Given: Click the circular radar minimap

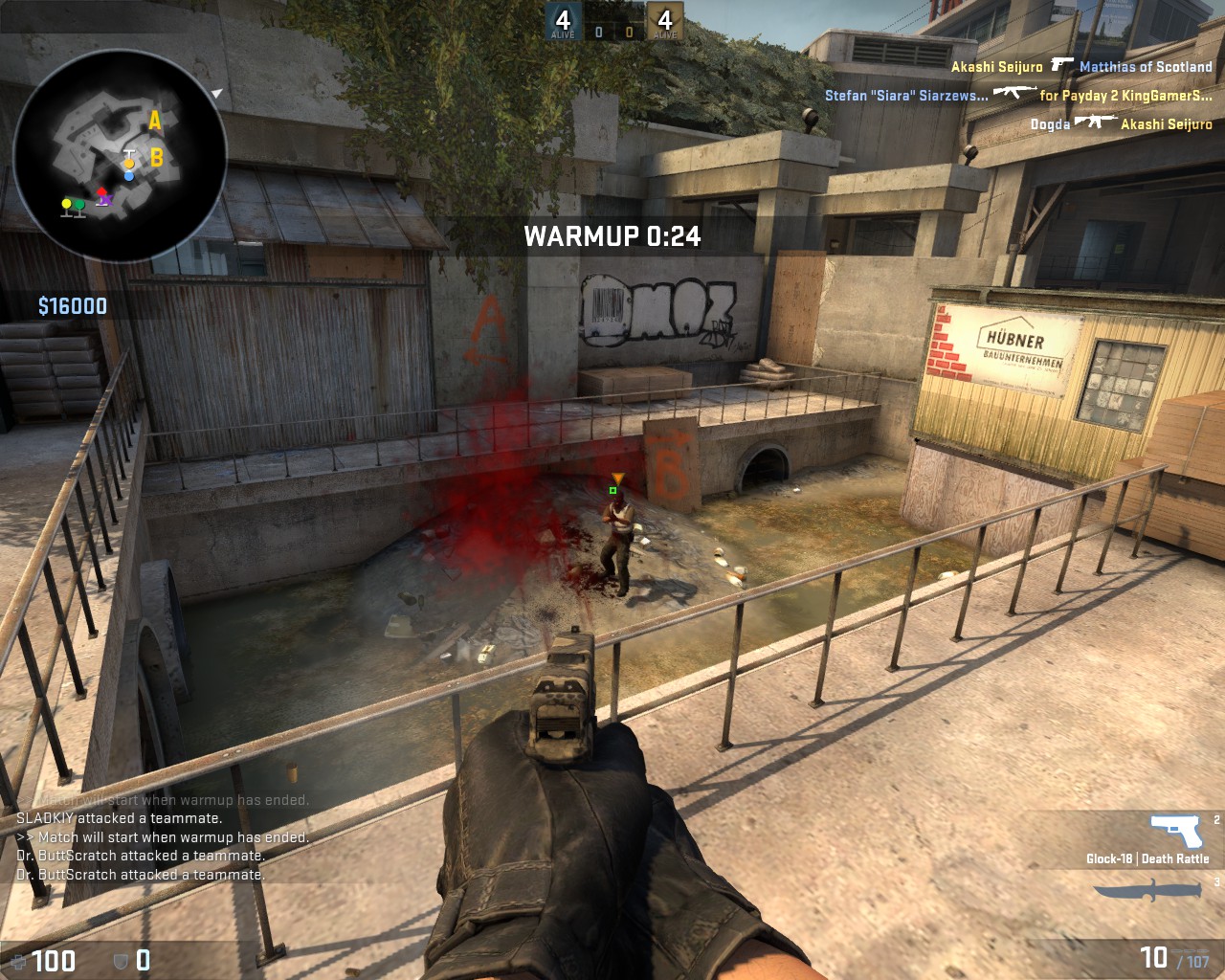Looking at the screenshot, I should pos(121,156).
